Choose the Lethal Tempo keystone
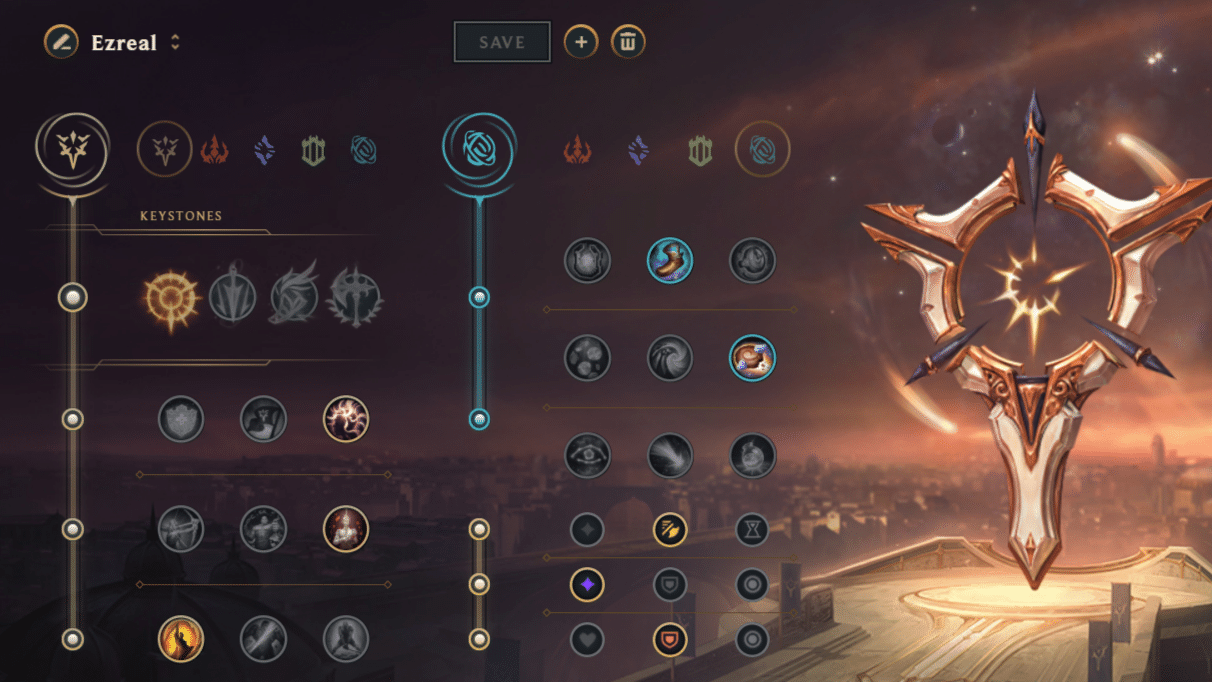Image resolution: width=1212 pixels, height=682 pixels. click(232, 298)
